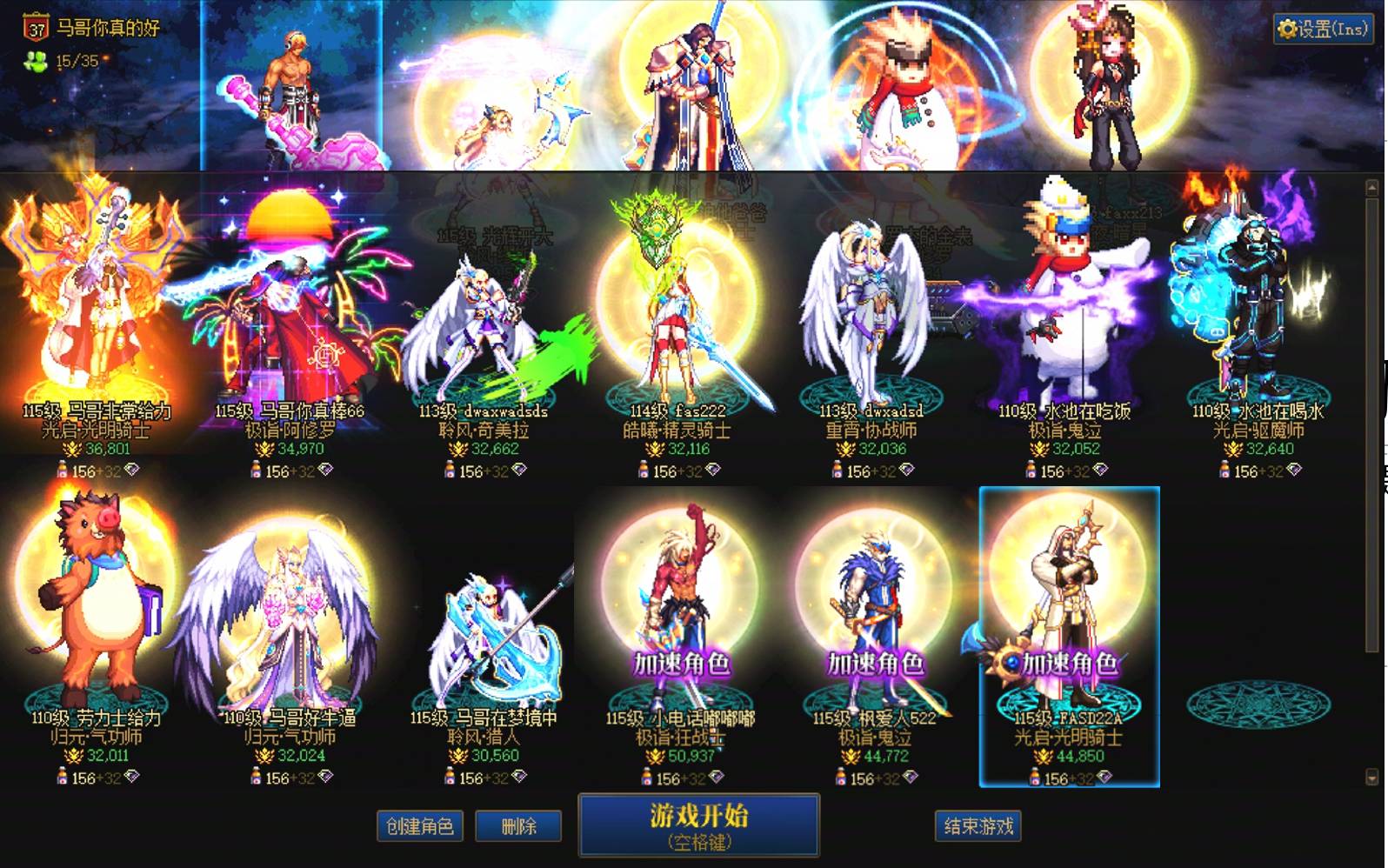The height and width of the screenshot is (868, 1388).
Task: Click the fame medal icon under 马哥非常给力
Action: [72, 448]
